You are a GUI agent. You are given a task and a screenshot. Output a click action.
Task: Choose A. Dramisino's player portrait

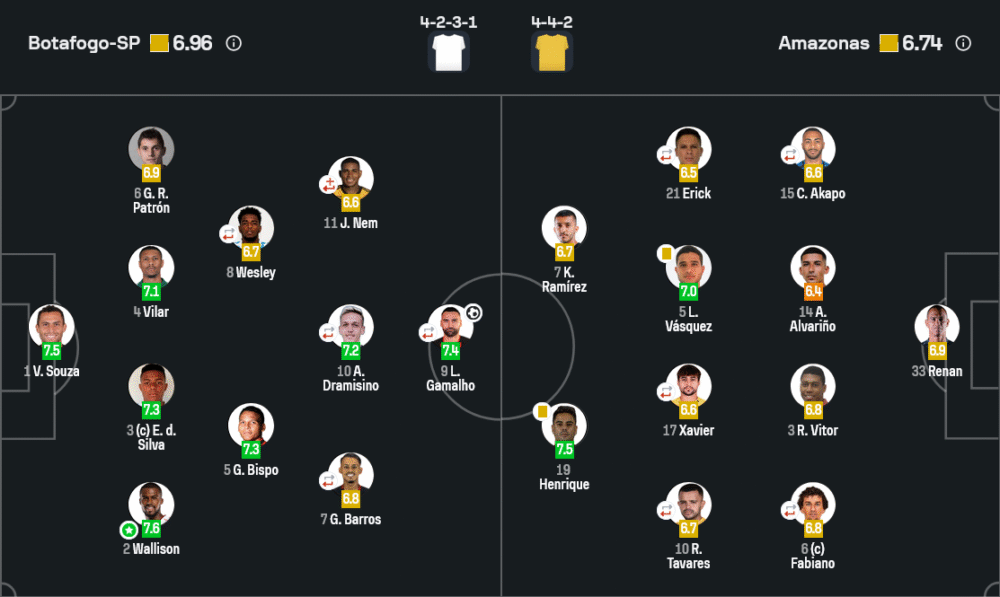pyautogui.click(x=351, y=327)
